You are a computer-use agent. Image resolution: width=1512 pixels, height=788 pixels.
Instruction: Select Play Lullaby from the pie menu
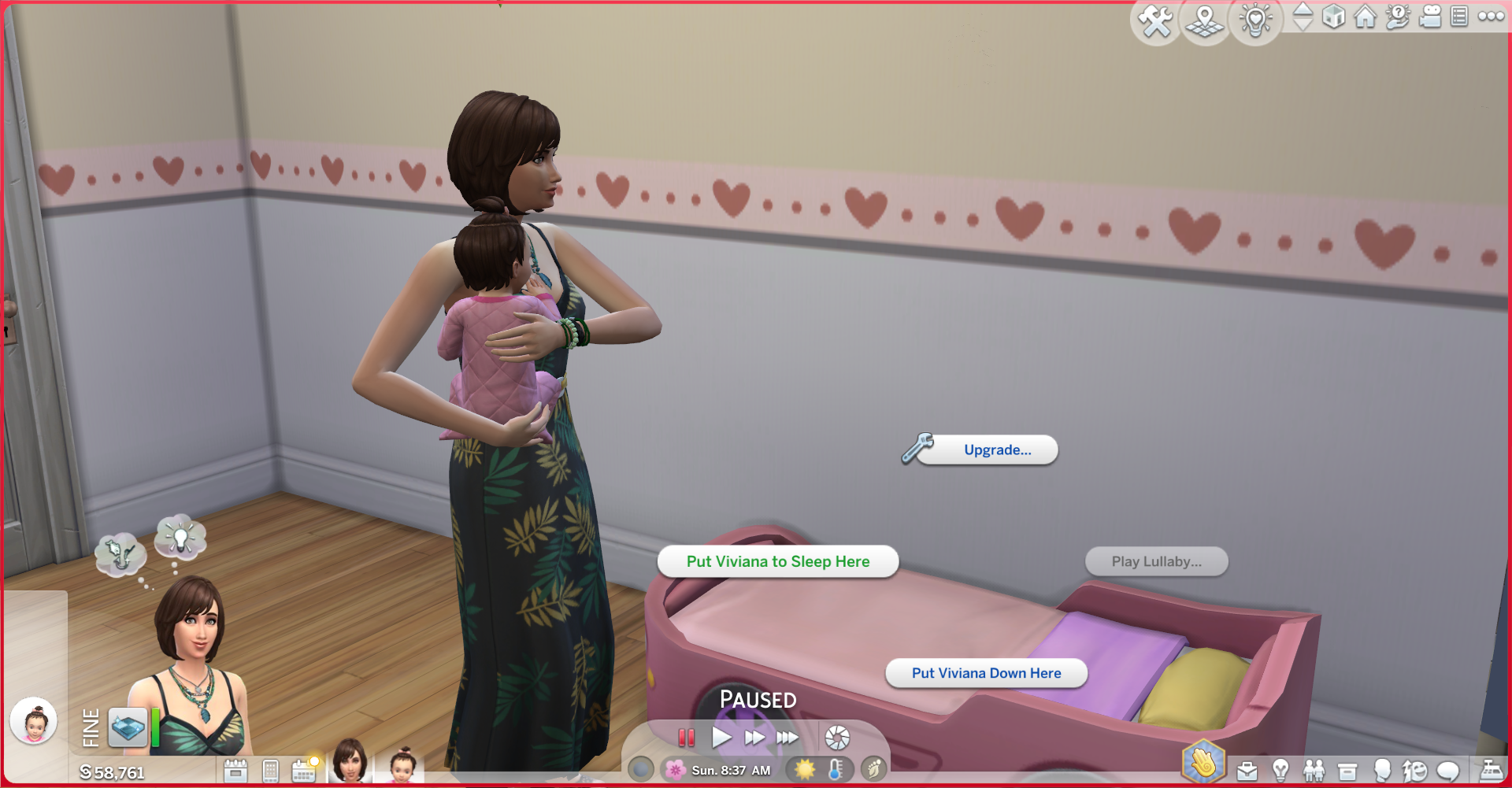(1156, 561)
